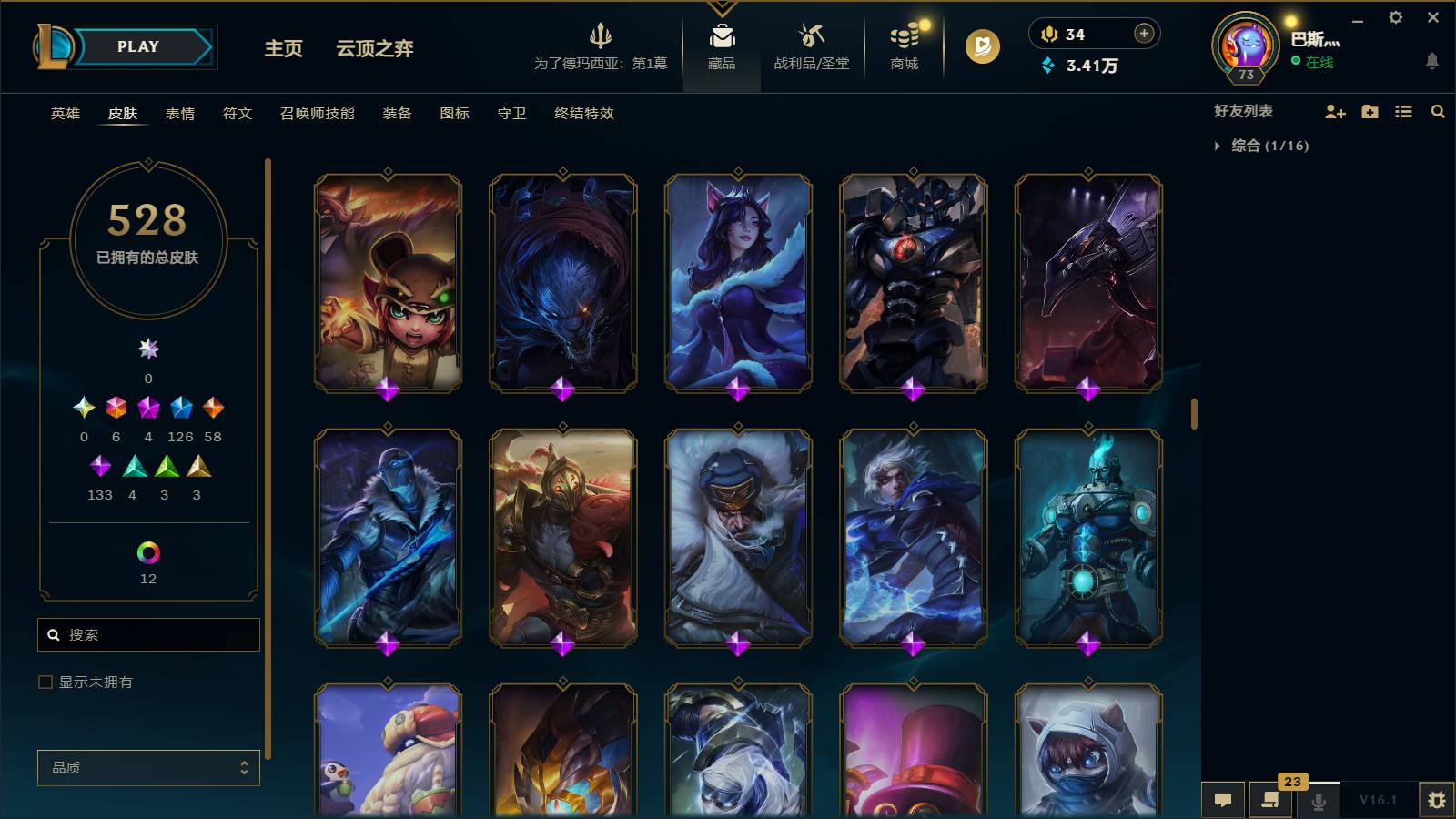Click the skin search input field
The height and width of the screenshot is (819, 1456).
[x=148, y=634]
